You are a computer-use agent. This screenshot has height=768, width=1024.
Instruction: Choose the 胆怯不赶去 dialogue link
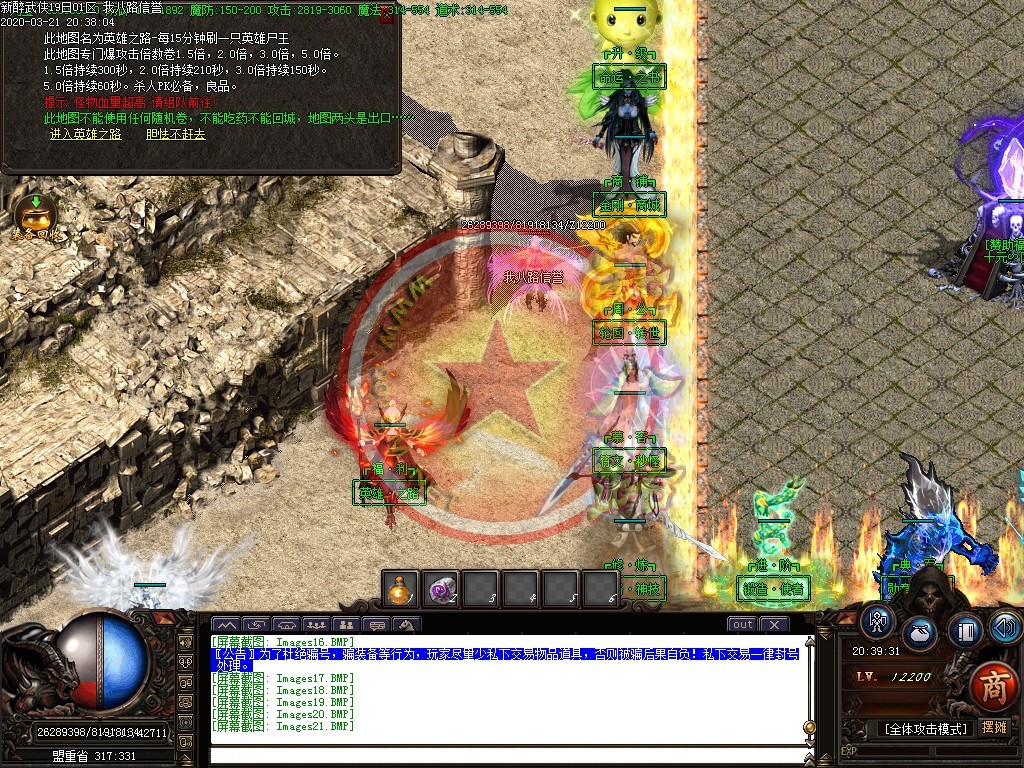175,134
